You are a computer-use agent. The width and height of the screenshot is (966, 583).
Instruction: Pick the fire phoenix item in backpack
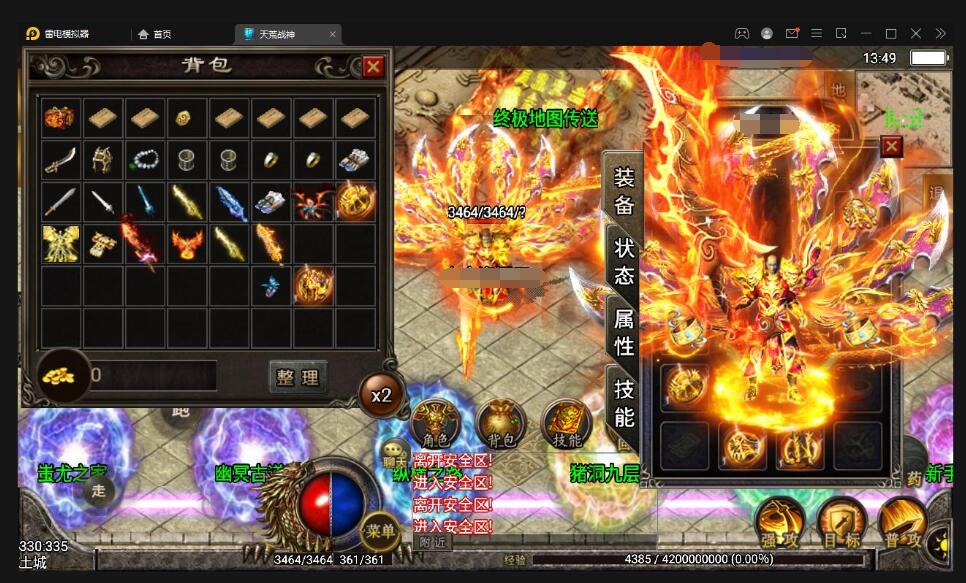coord(186,244)
